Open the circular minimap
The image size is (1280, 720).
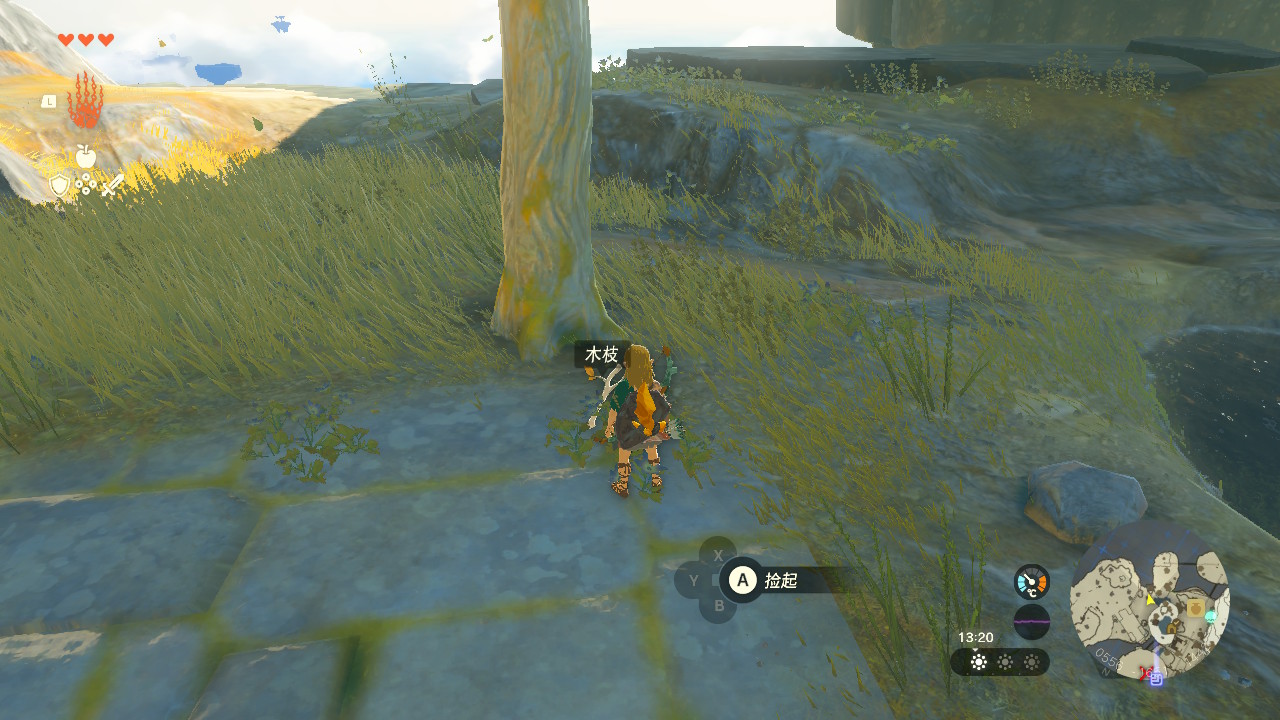(1149, 599)
